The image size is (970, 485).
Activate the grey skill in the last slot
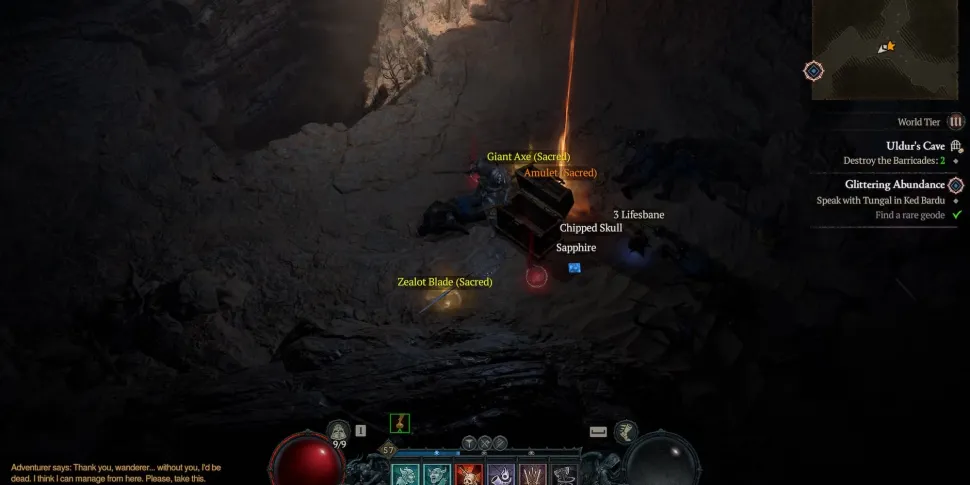tap(565, 475)
